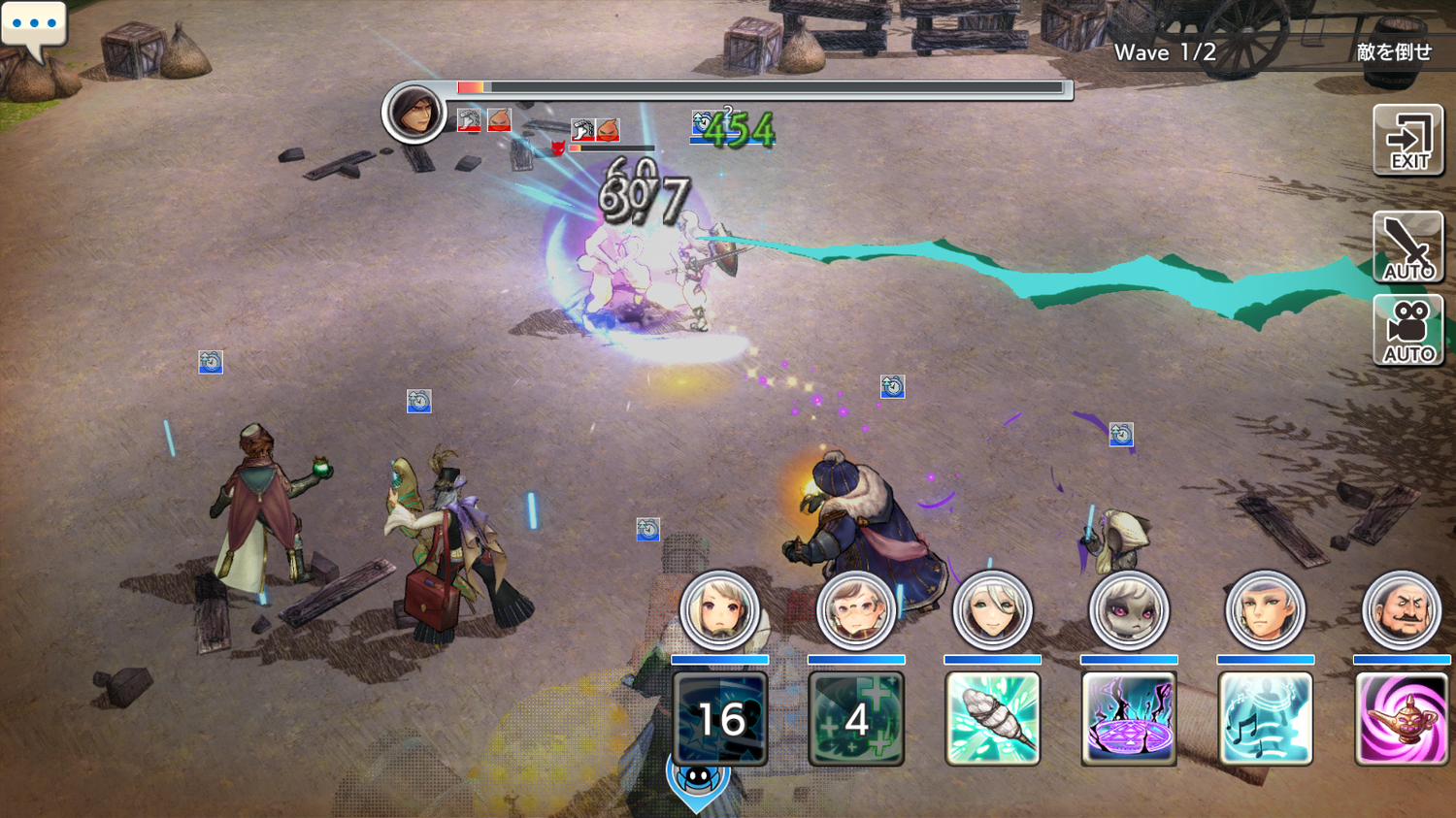Activate the spiral shell drill skill
1456x818 pixels.
coord(992,718)
